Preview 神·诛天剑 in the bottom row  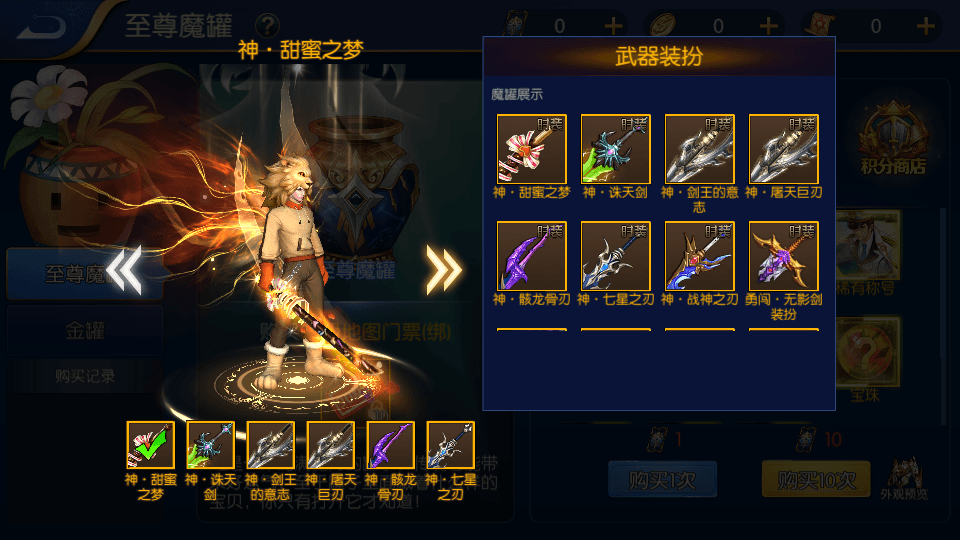(x=211, y=446)
